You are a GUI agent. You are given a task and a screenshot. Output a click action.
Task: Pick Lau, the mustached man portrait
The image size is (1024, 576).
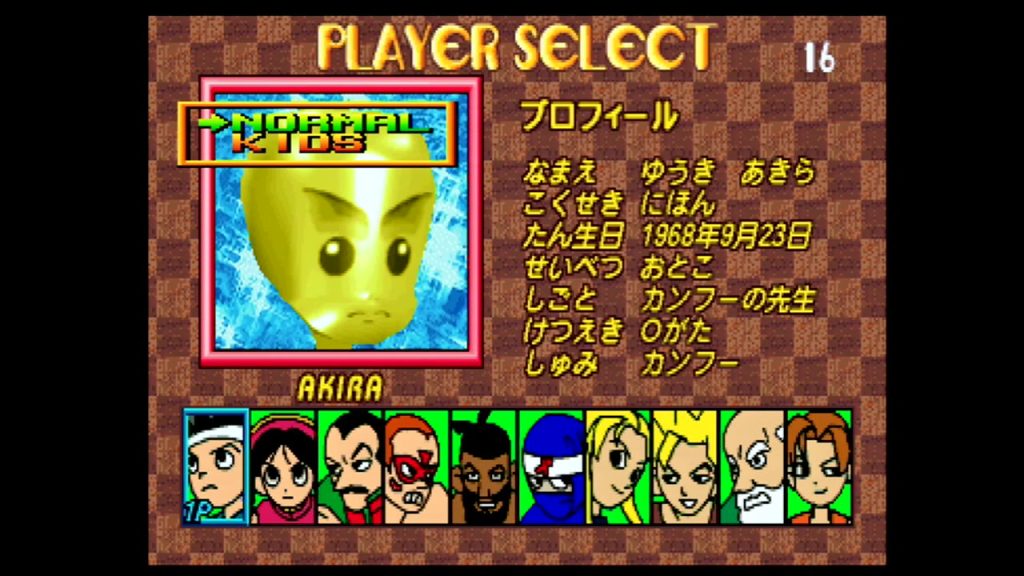pos(350,466)
